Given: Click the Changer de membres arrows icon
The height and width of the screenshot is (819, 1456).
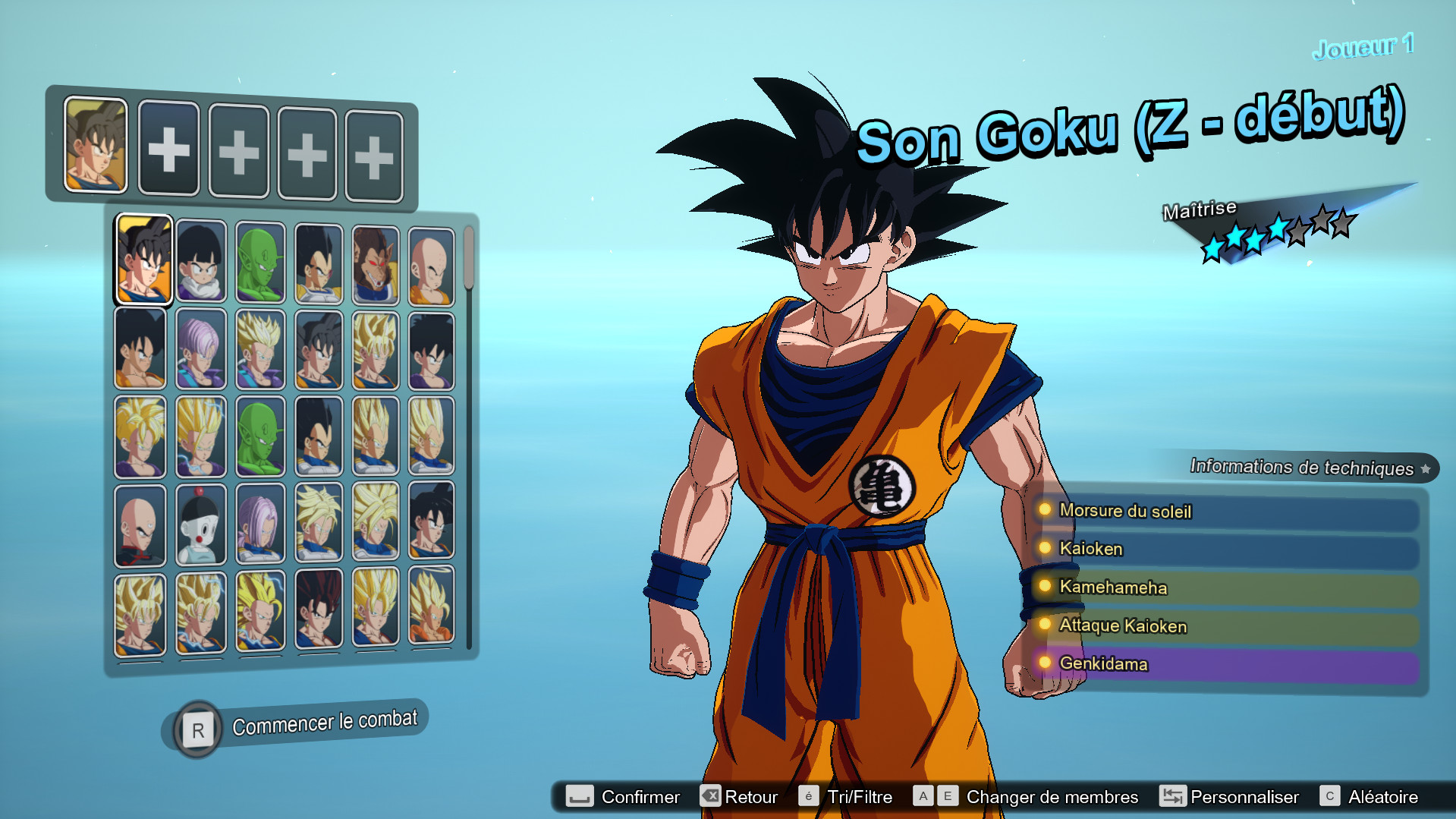Looking at the screenshot, I should pos(935,795).
